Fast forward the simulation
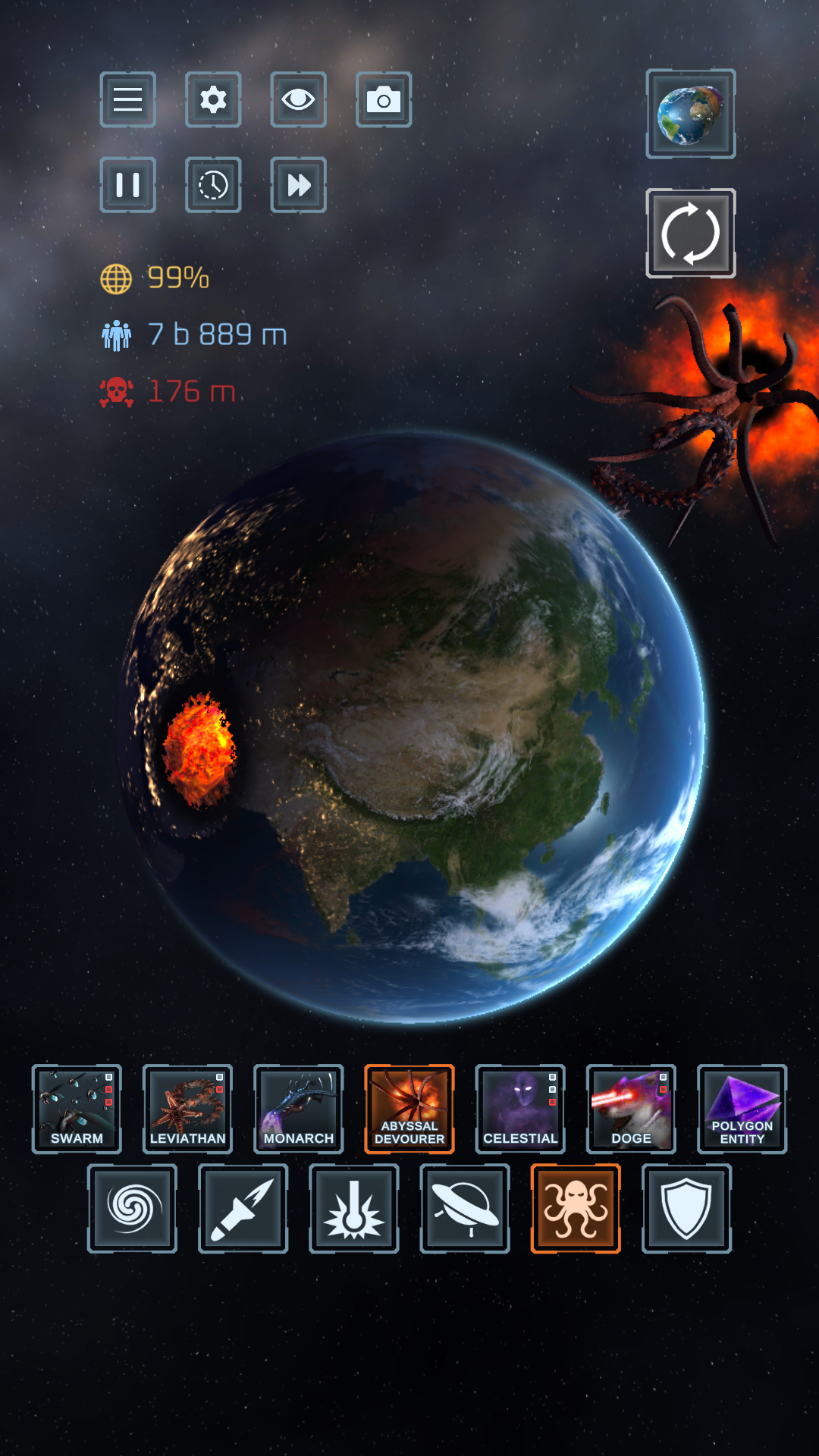The image size is (819, 1456). 298,185
